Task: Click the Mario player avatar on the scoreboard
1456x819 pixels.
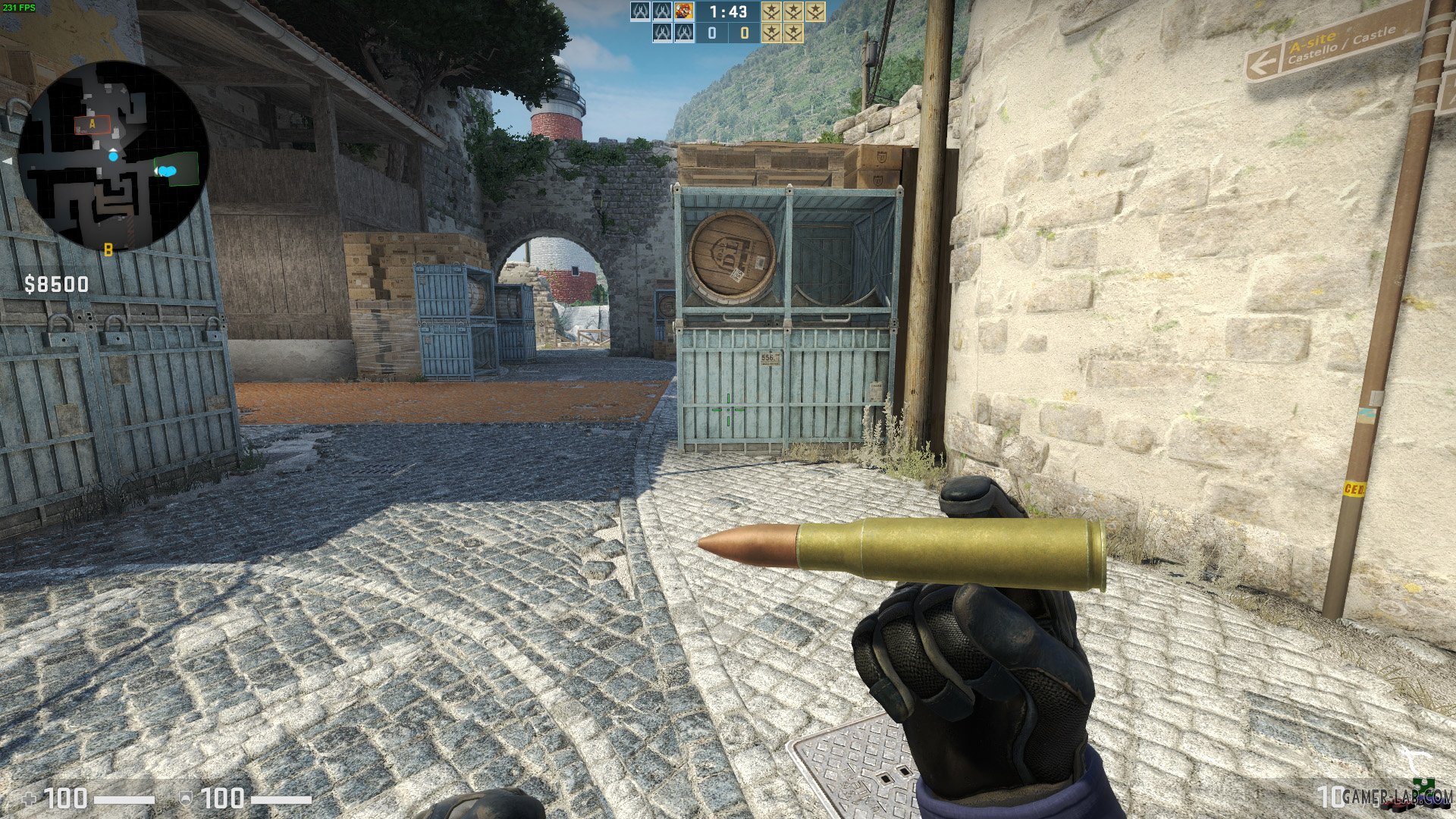Action: pos(684,11)
